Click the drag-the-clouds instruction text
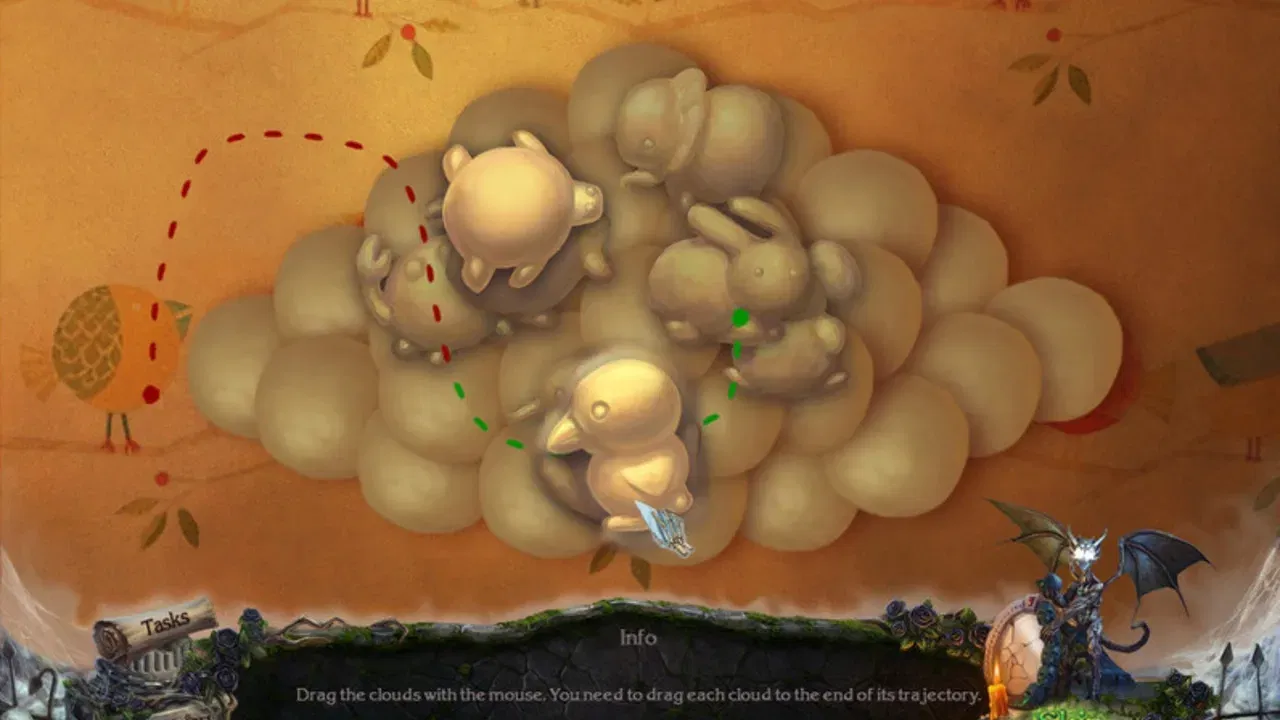Image resolution: width=1280 pixels, height=720 pixels. 640,689
